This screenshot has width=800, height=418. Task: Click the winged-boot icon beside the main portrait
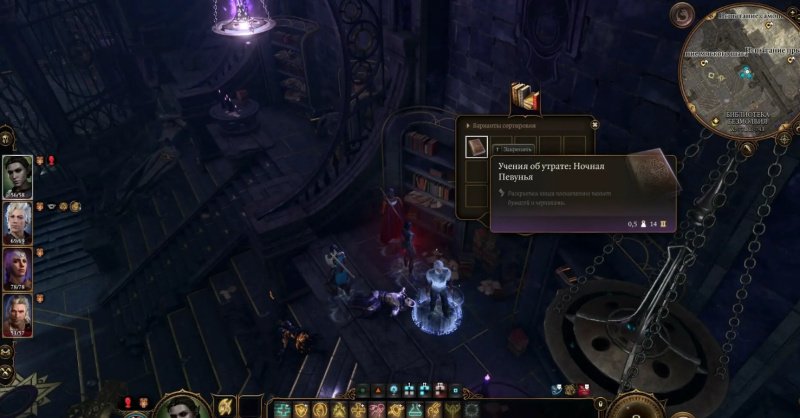coord(226,407)
